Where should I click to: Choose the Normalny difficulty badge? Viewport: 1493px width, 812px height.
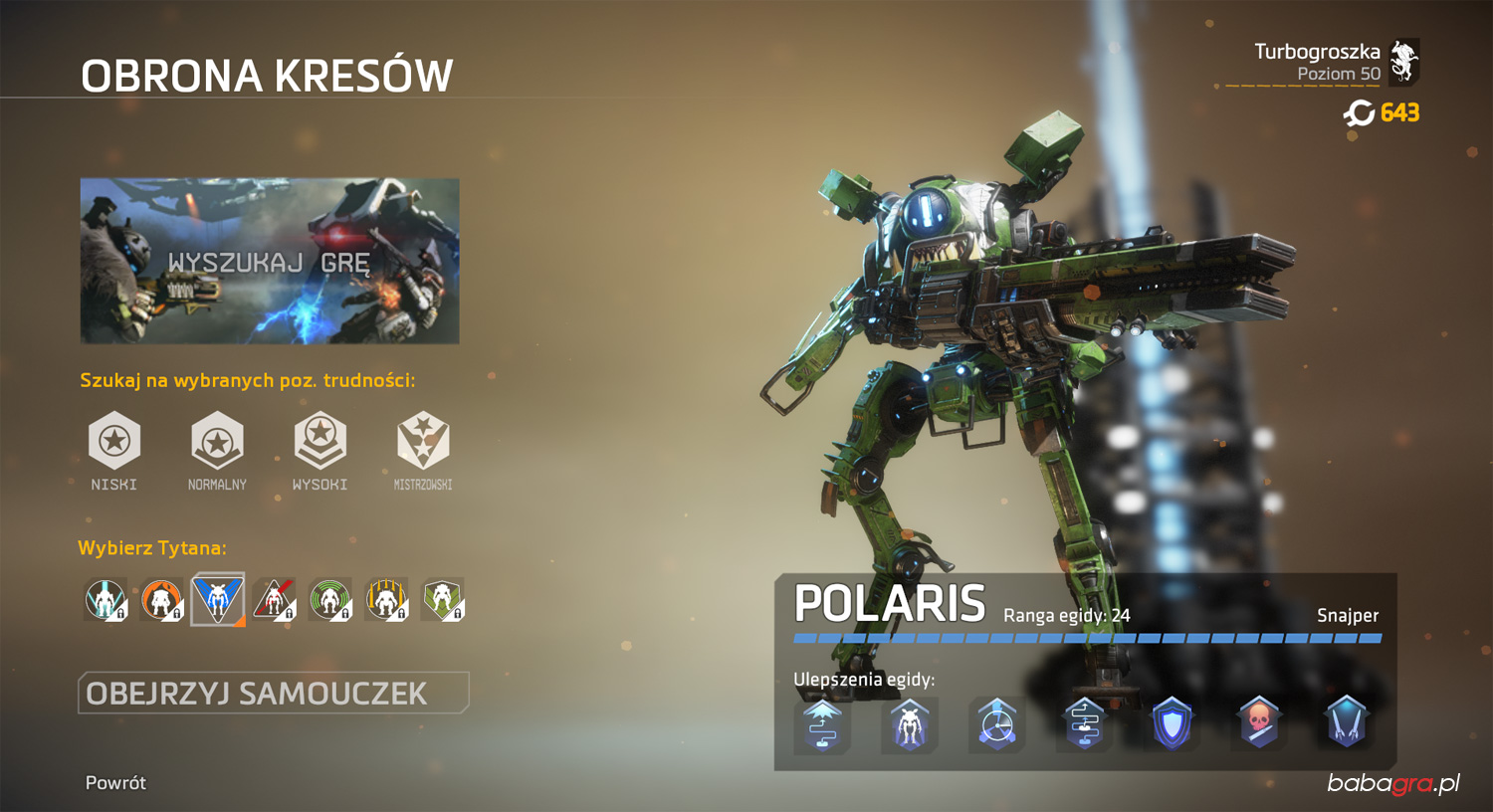click(x=217, y=441)
